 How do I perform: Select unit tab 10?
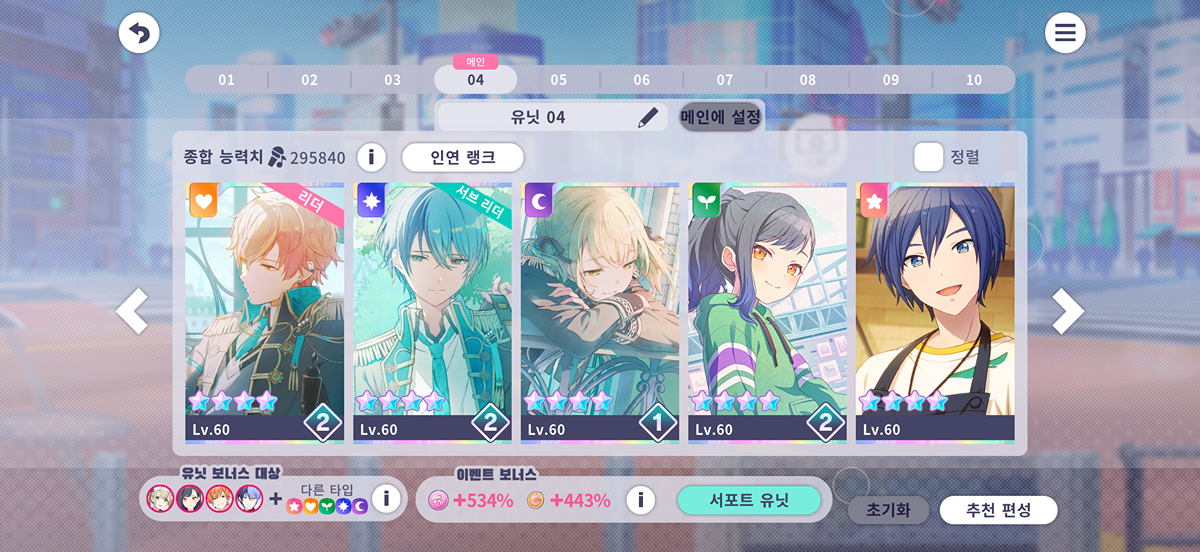coord(973,80)
